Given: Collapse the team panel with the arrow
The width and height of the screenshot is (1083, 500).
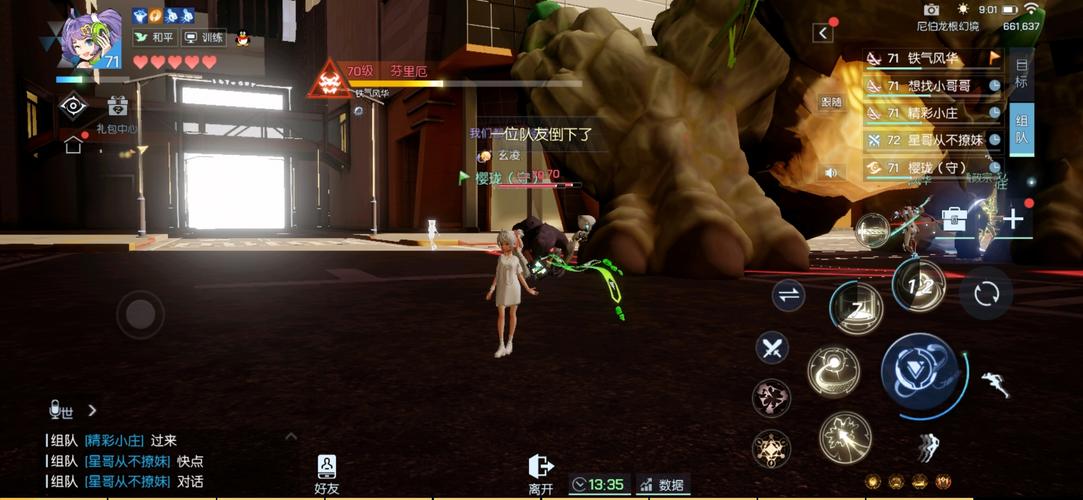Looking at the screenshot, I should [x=823, y=33].
